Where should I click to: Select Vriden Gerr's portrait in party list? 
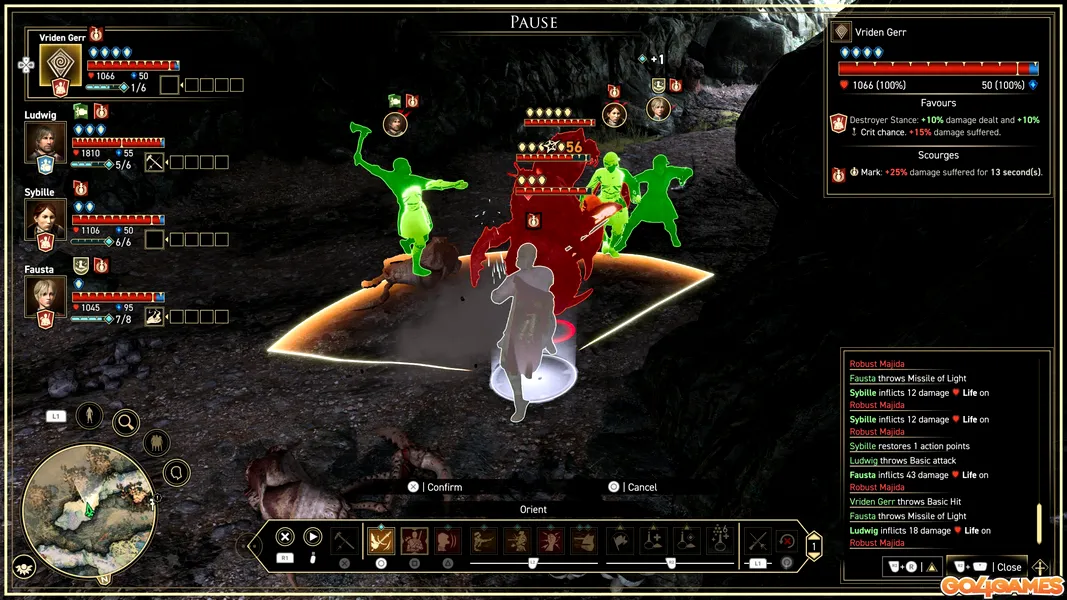pyautogui.click(x=60, y=65)
